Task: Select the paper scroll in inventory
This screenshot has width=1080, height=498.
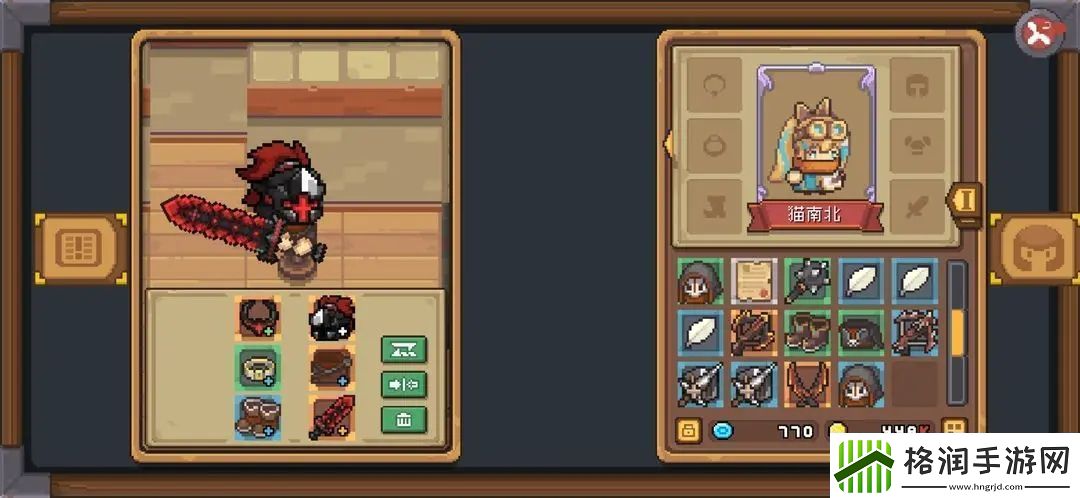Action: 754,281
